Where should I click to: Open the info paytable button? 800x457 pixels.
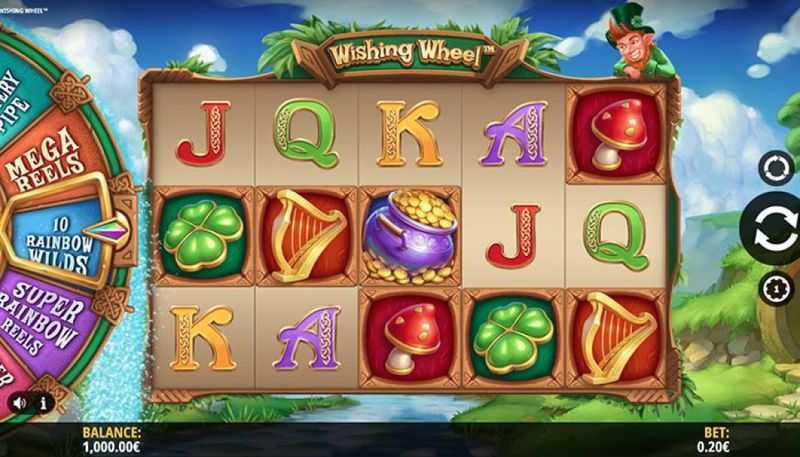[43, 403]
